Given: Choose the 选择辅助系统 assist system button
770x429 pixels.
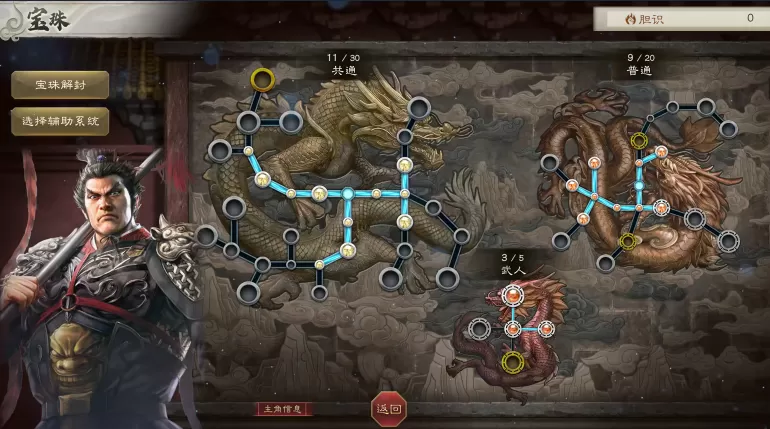Looking at the screenshot, I should (60, 121).
